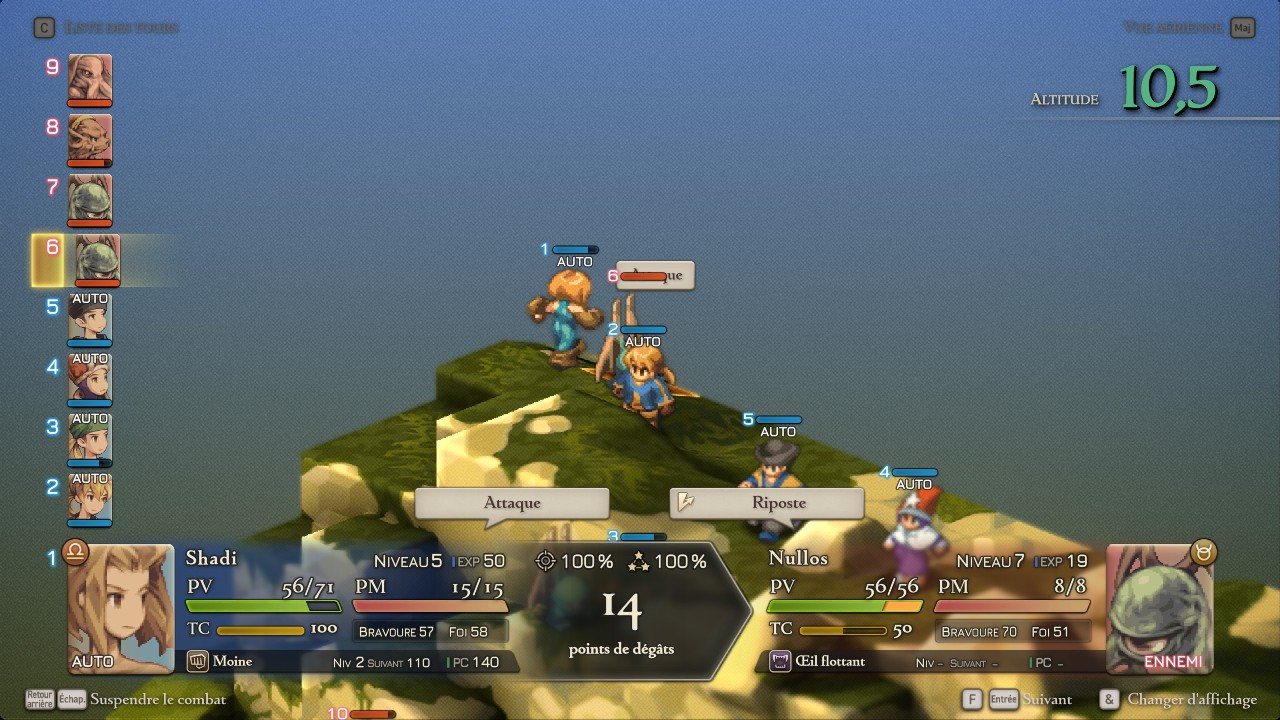Choose turn order portrait number 2

90,499
